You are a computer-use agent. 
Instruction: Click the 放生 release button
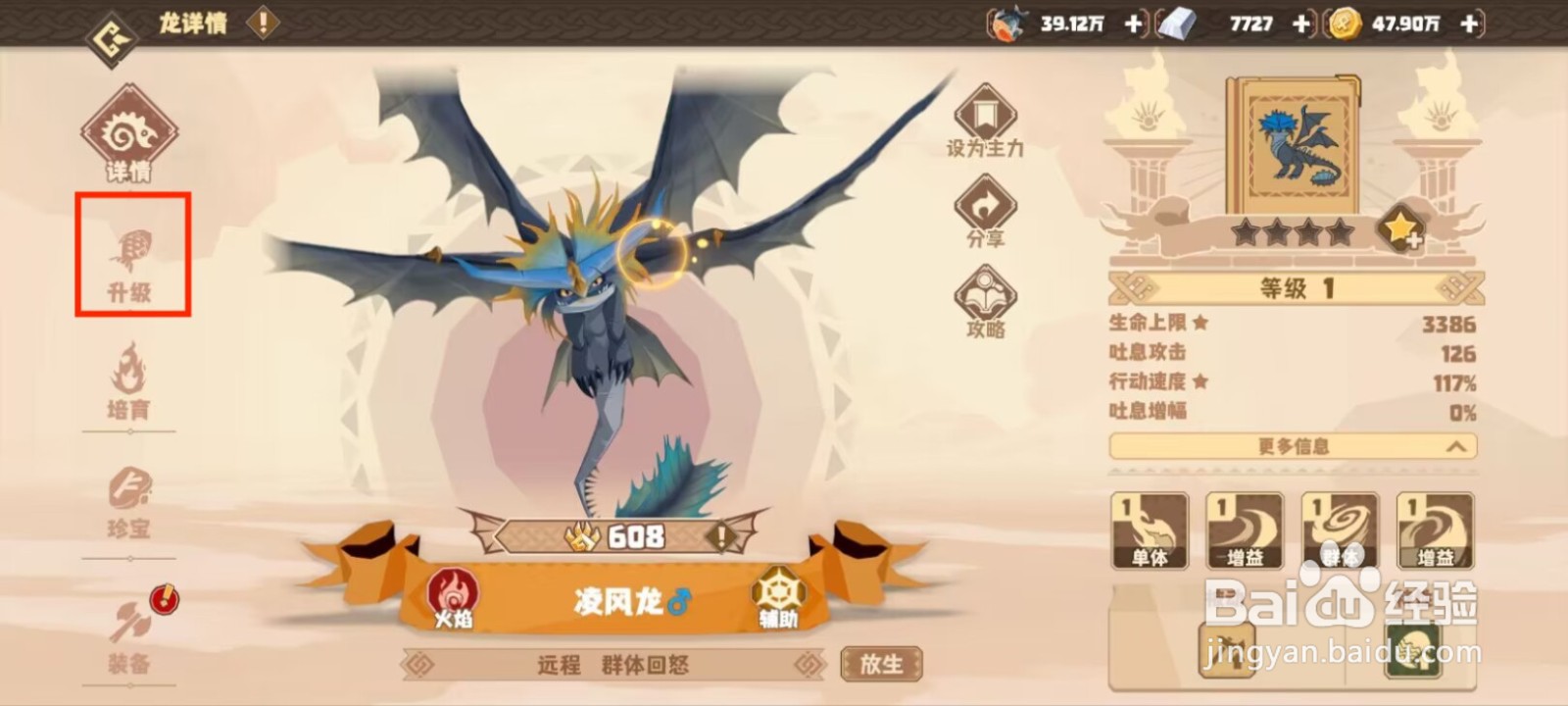pyautogui.click(x=880, y=665)
